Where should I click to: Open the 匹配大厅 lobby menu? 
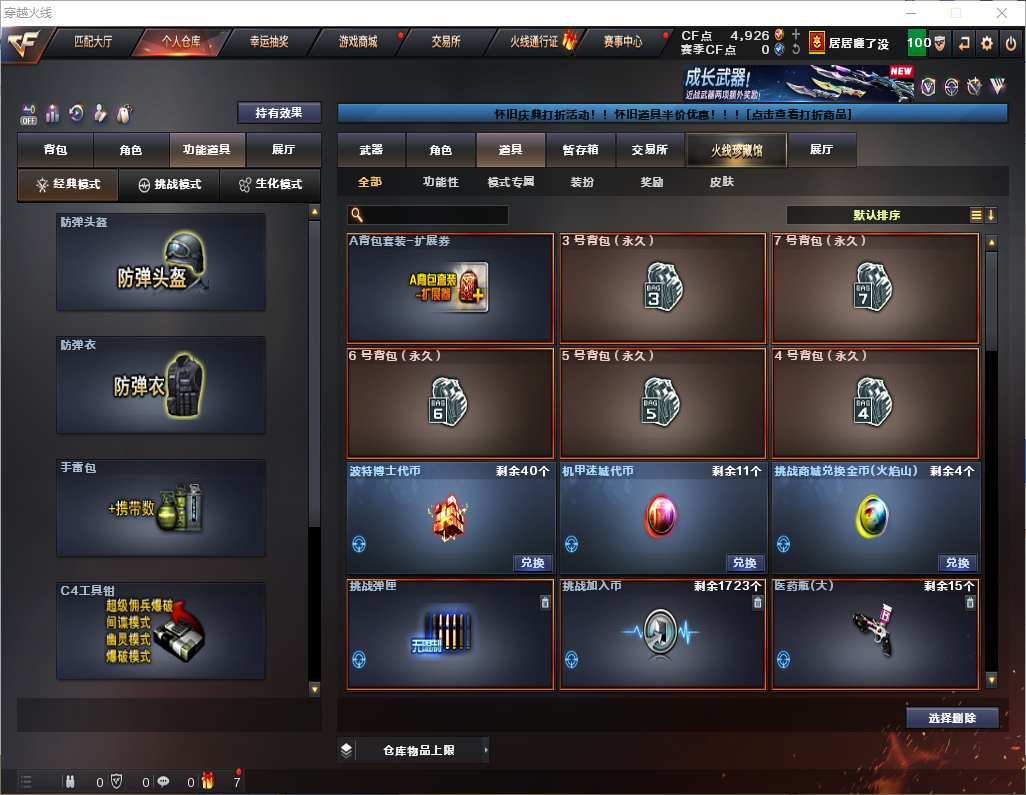click(x=94, y=42)
